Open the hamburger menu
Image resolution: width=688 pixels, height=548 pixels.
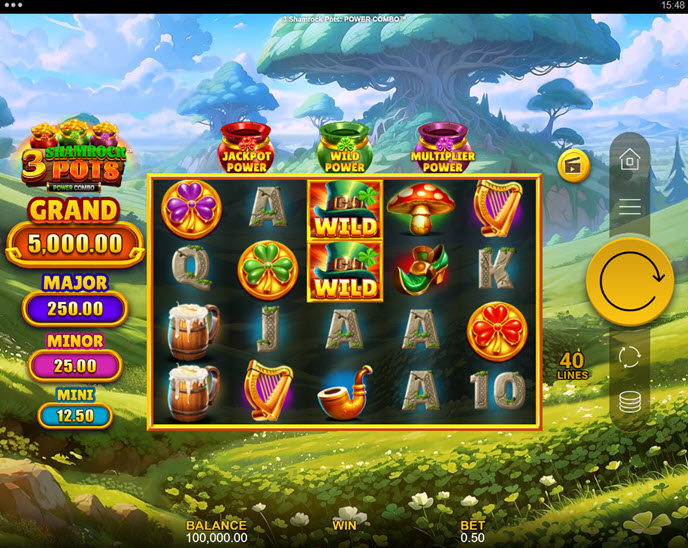[630, 208]
